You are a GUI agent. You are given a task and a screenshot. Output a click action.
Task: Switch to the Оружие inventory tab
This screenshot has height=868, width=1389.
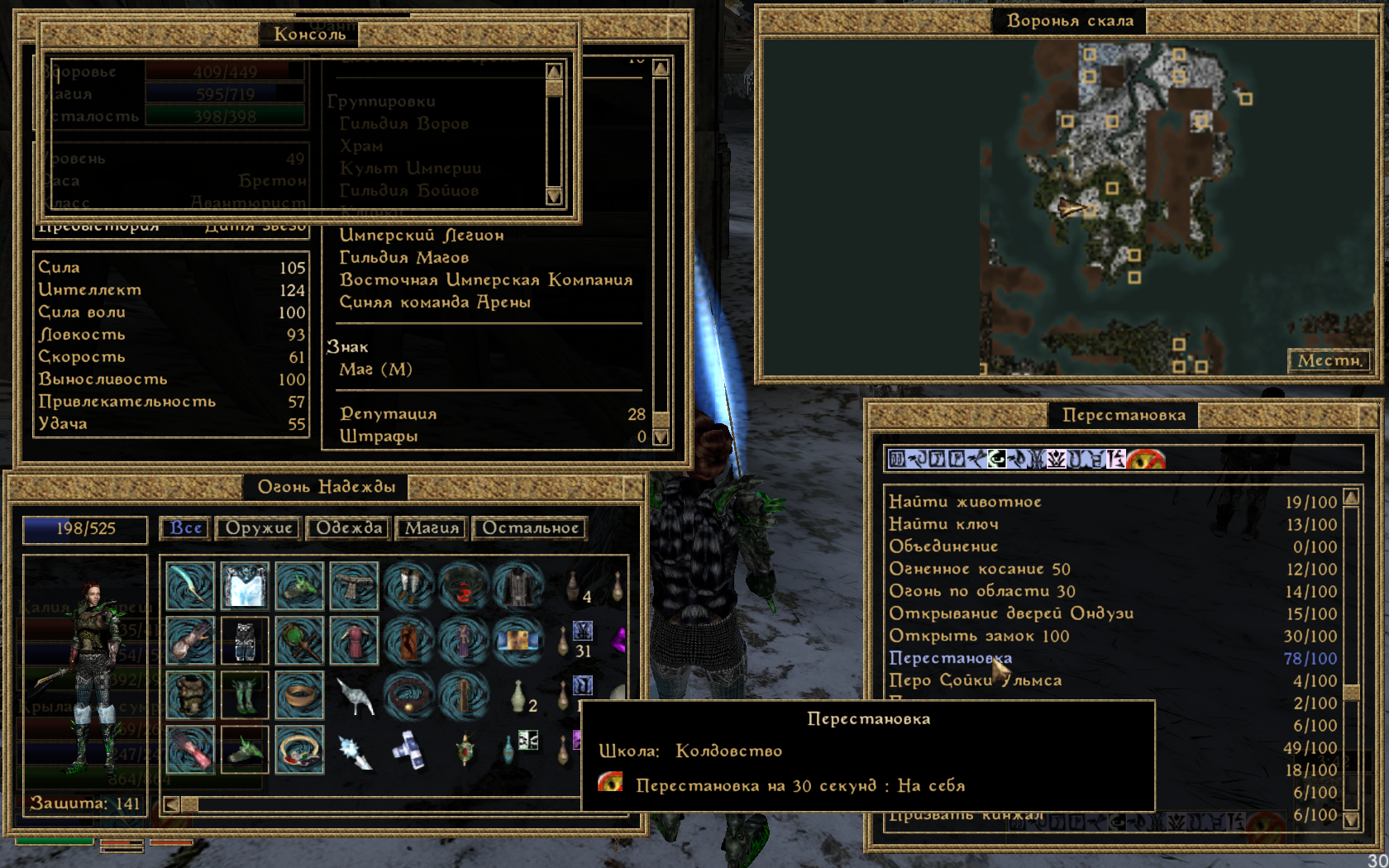(259, 528)
